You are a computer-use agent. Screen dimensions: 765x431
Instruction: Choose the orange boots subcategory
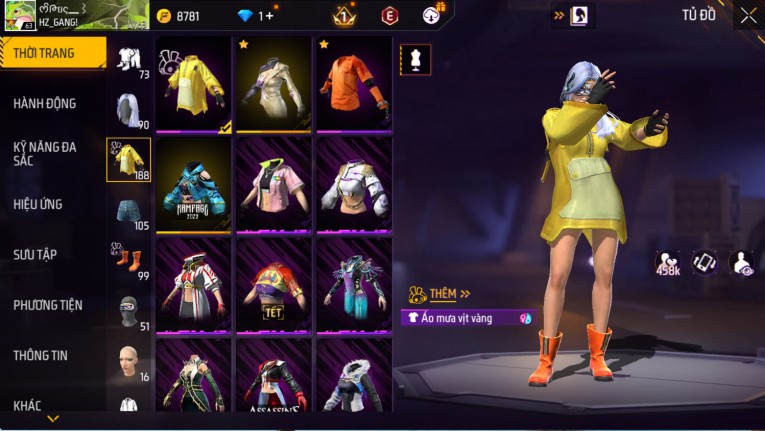[x=129, y=260]
